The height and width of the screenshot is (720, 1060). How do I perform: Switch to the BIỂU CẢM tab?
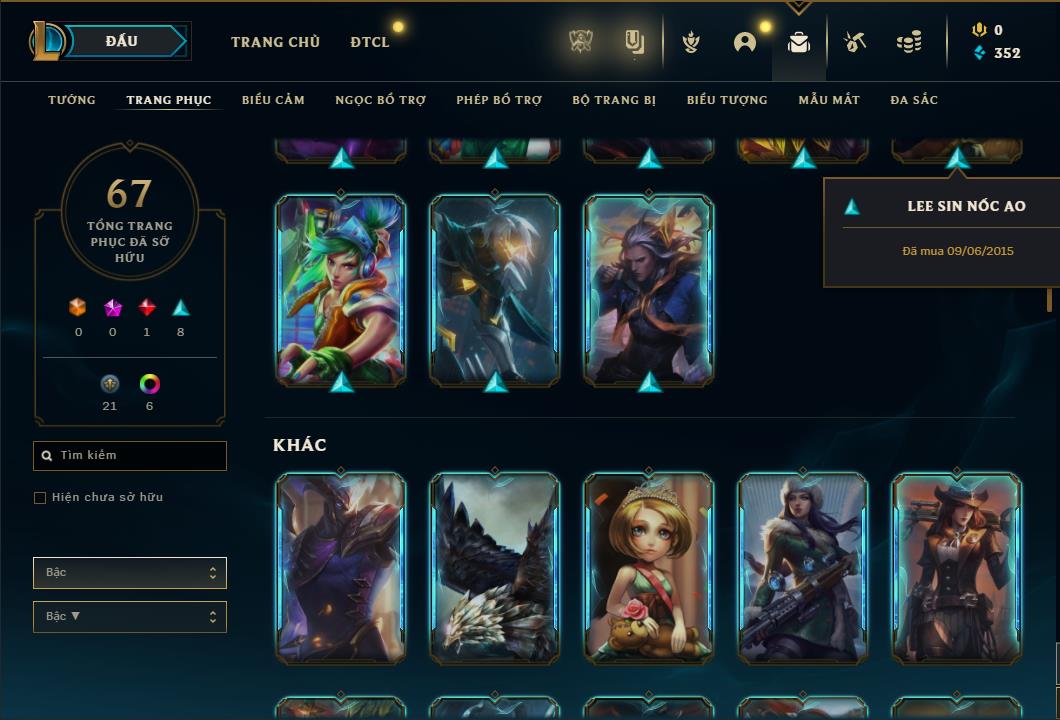click(273, 100)
